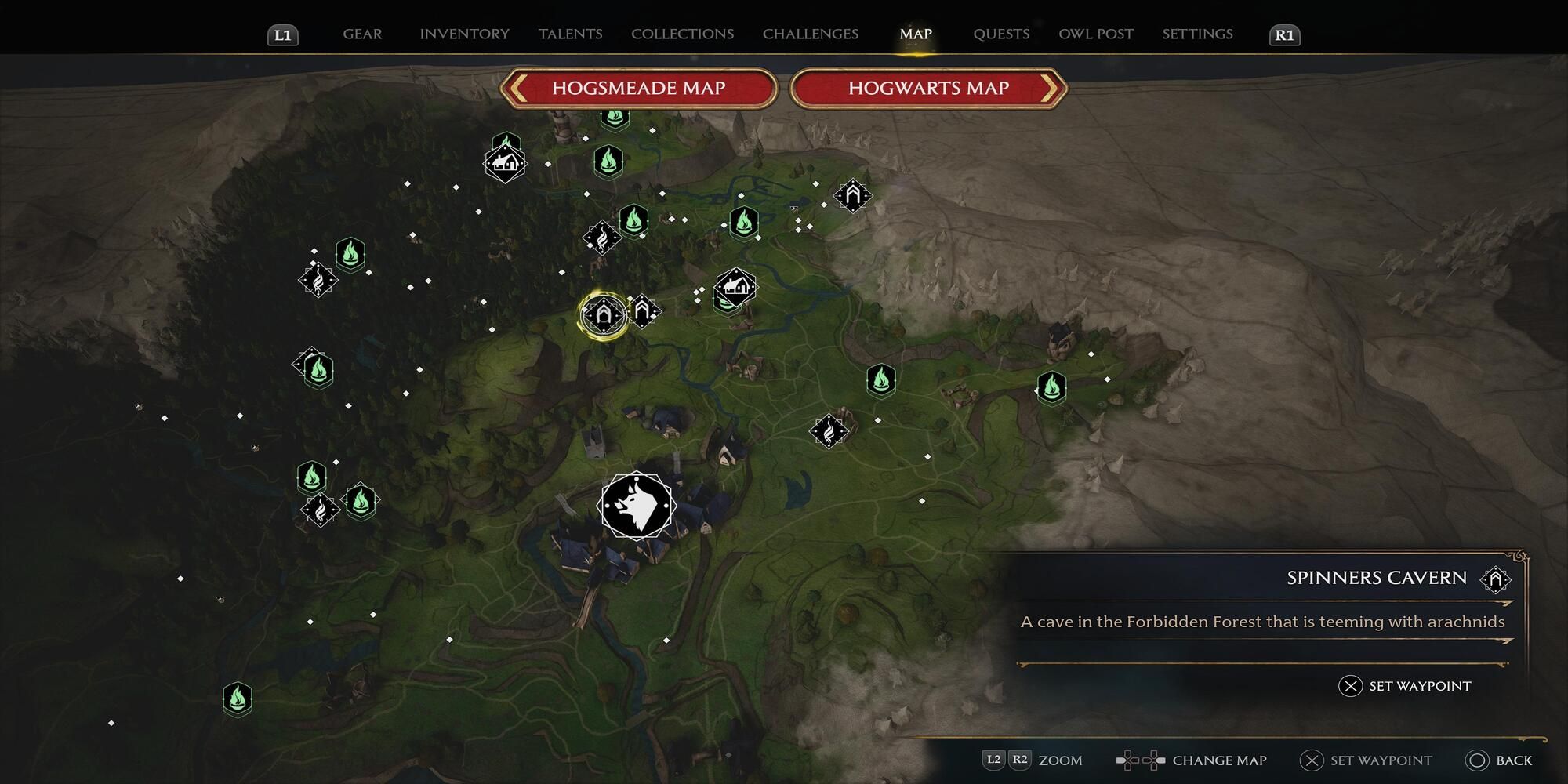The height and width of the screenshot is (784, 1568).
Task: Click the hamlet cottage icon in the northwest
Action: click(505, 163)
